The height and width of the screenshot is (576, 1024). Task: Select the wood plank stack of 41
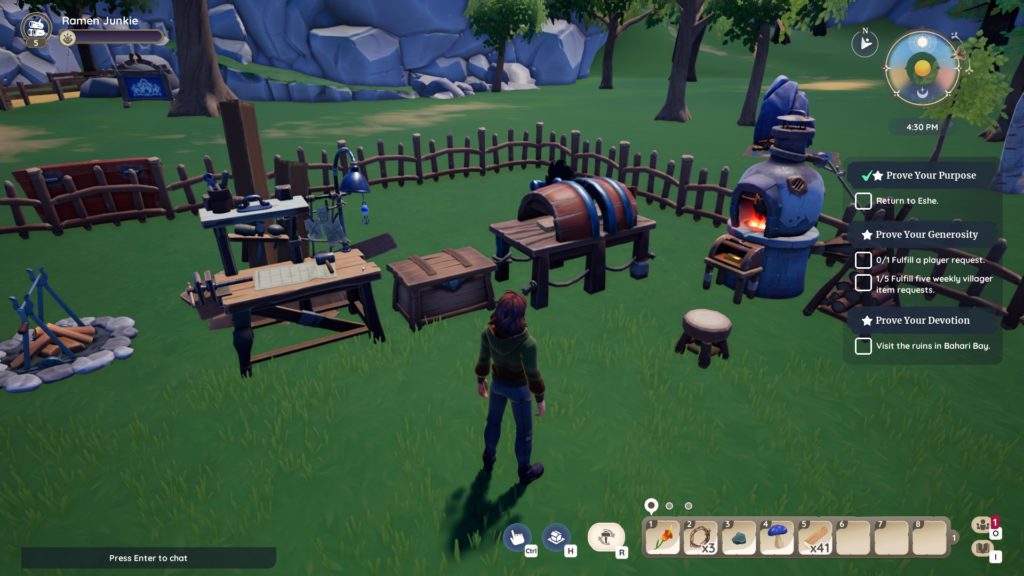pos(817,538)
